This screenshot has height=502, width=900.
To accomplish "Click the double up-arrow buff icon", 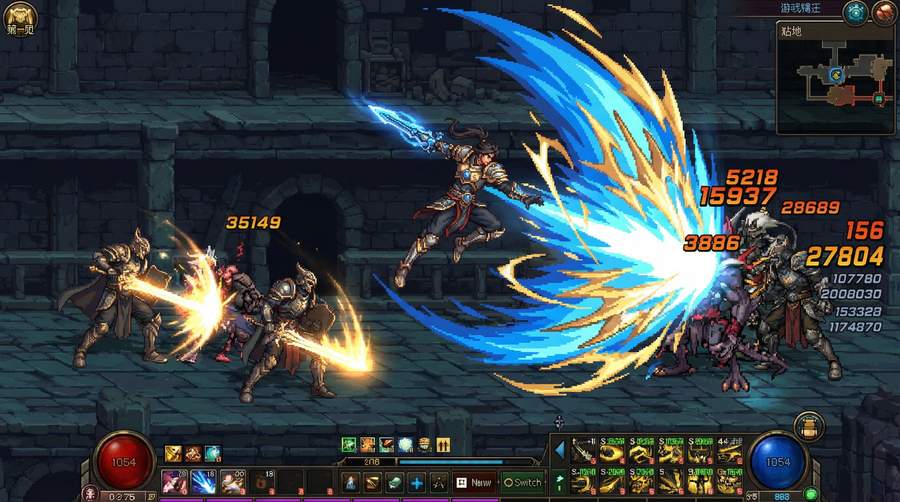I will (x=444, y=445).
